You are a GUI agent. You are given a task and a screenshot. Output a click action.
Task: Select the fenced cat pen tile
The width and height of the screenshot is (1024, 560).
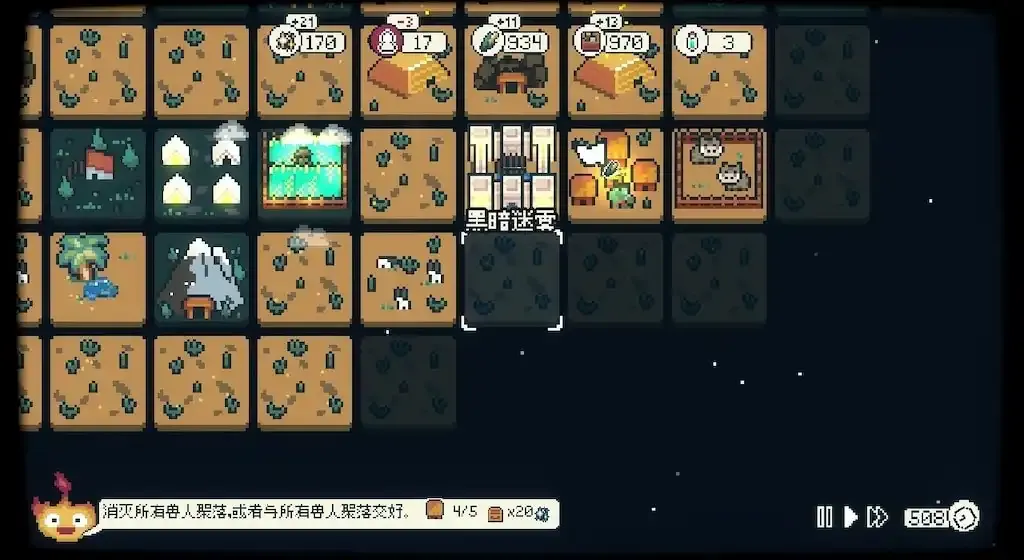(719, 168)
